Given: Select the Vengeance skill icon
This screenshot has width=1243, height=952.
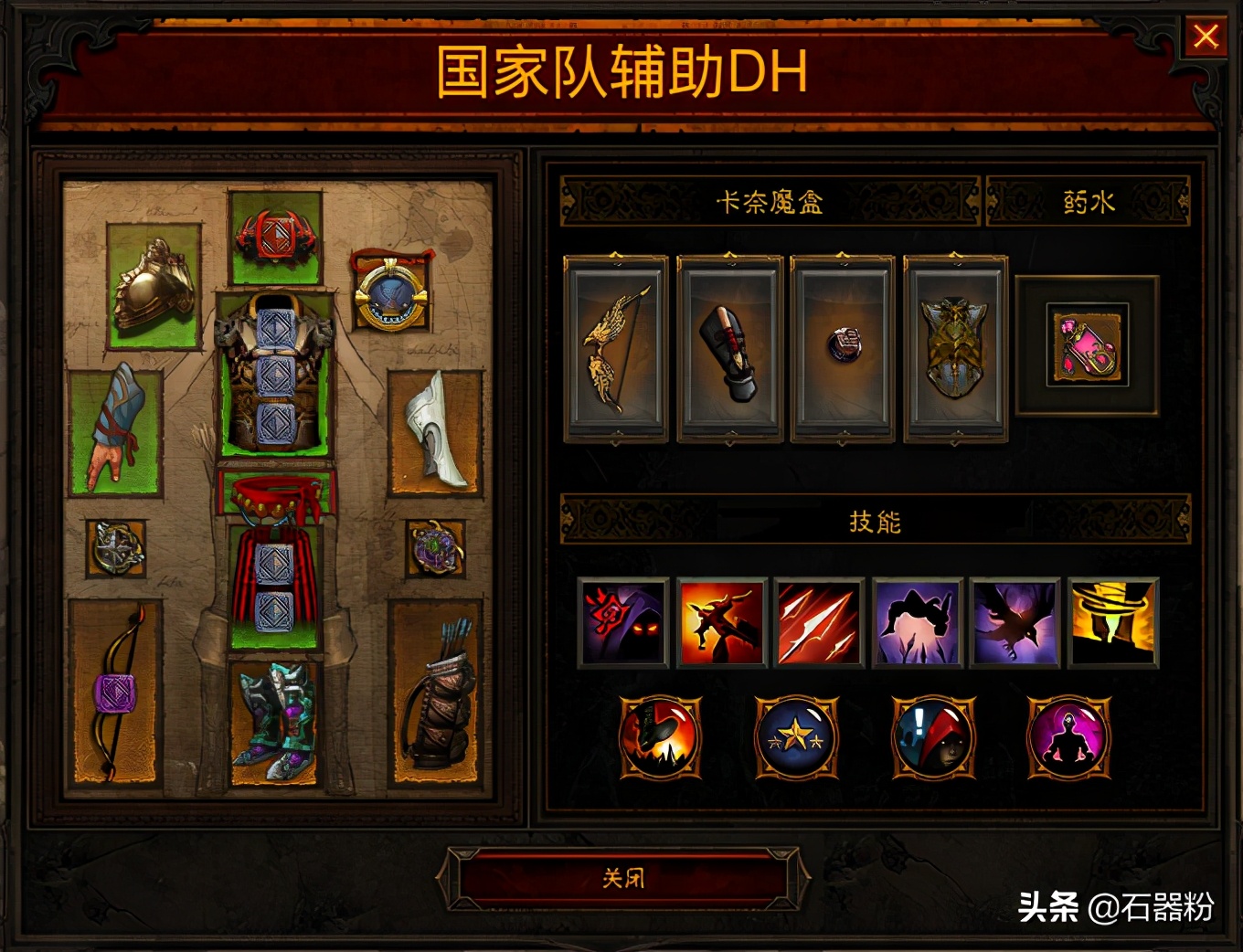Looking at the screenshot, I should pyautogui.click(x=720, y=624).
